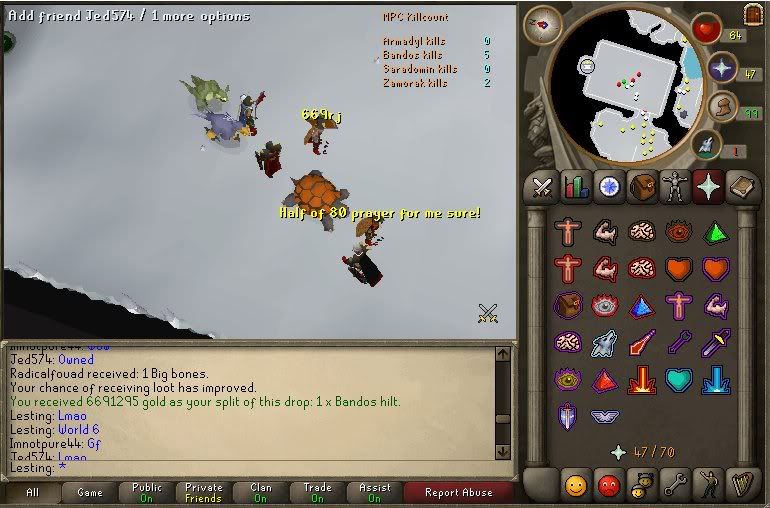Viewport: 770px width, 508px height.
Task: Switch to the inventory backpack tab
Action: pyautogui.click(x=642, y=187)
